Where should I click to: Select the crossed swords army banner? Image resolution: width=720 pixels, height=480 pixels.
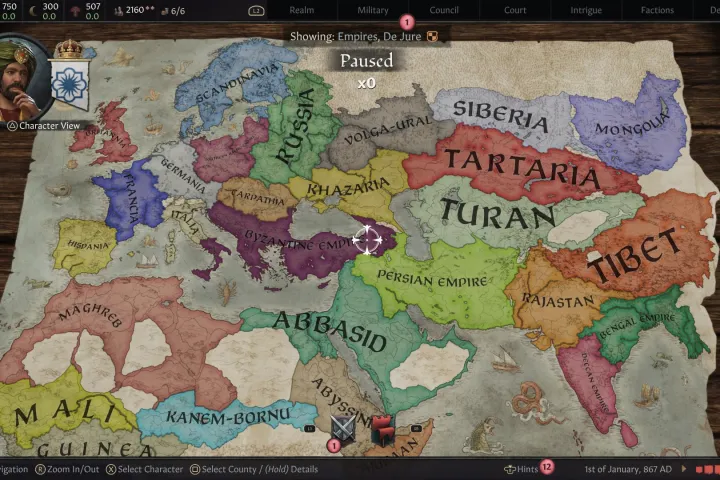344,427
